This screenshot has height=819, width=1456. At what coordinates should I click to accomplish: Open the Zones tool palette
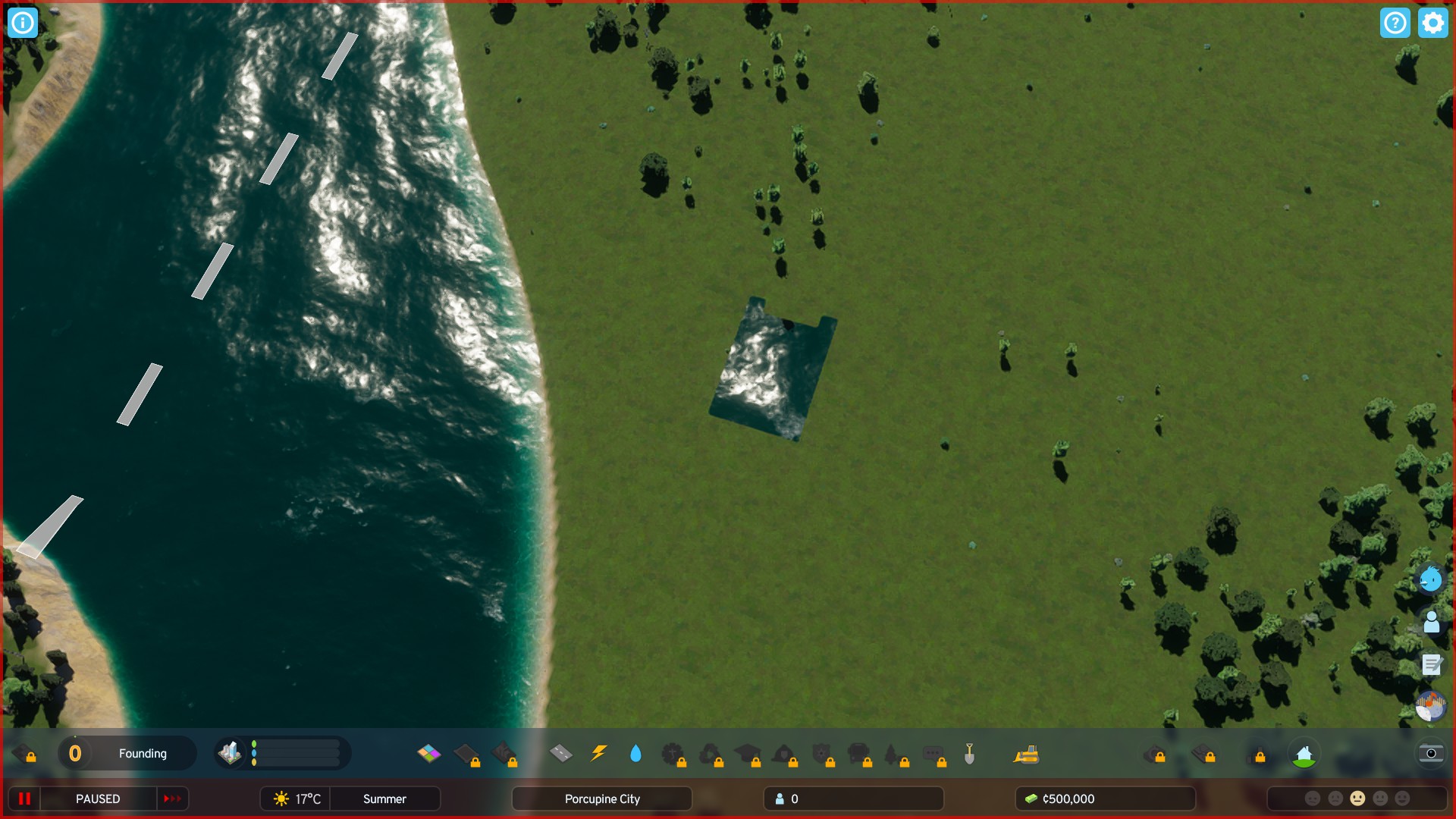[429, 754]
